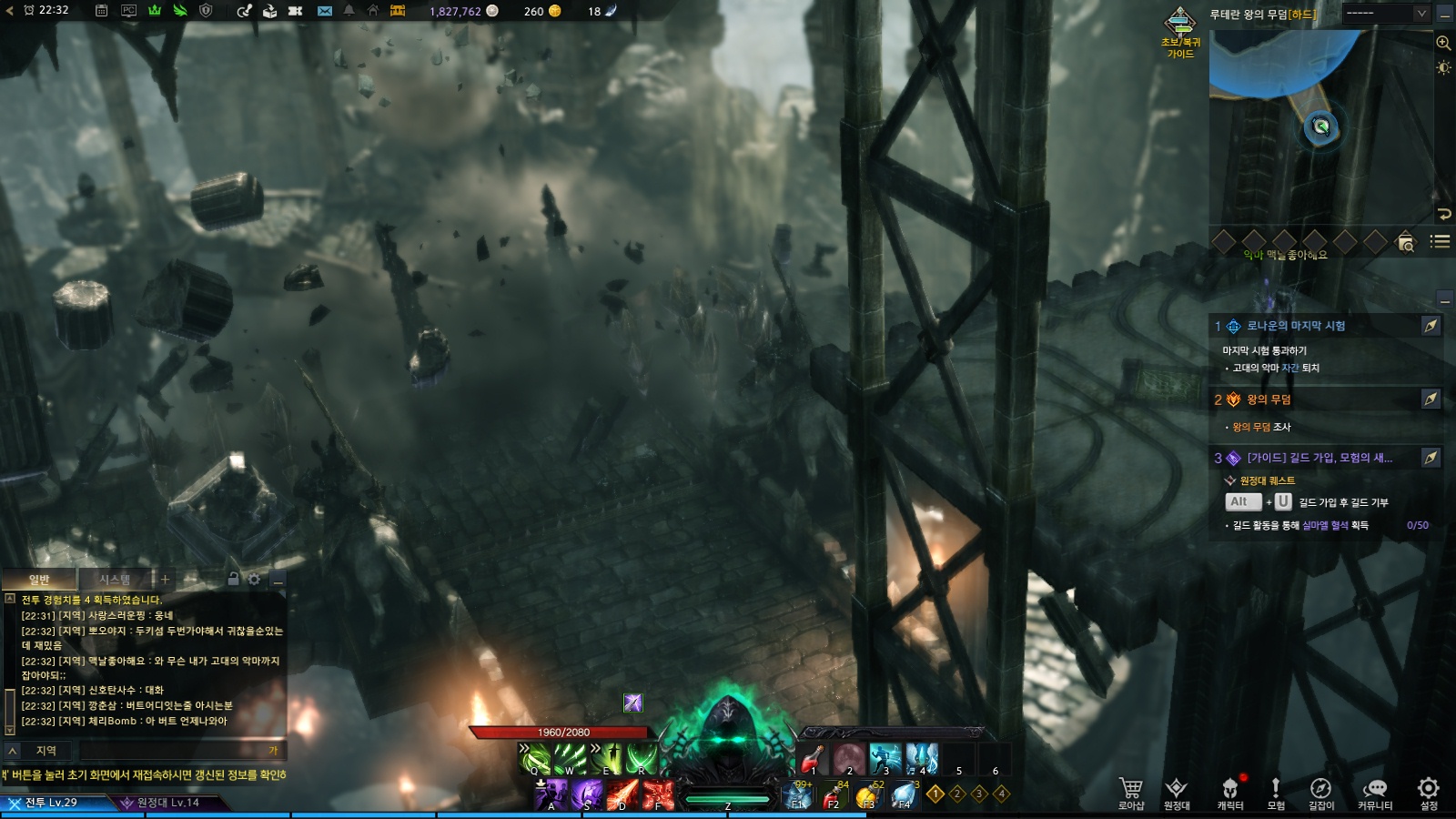Open the Community chat-bubble menu
This screenshot has height=819, width=1456.
1375,791
